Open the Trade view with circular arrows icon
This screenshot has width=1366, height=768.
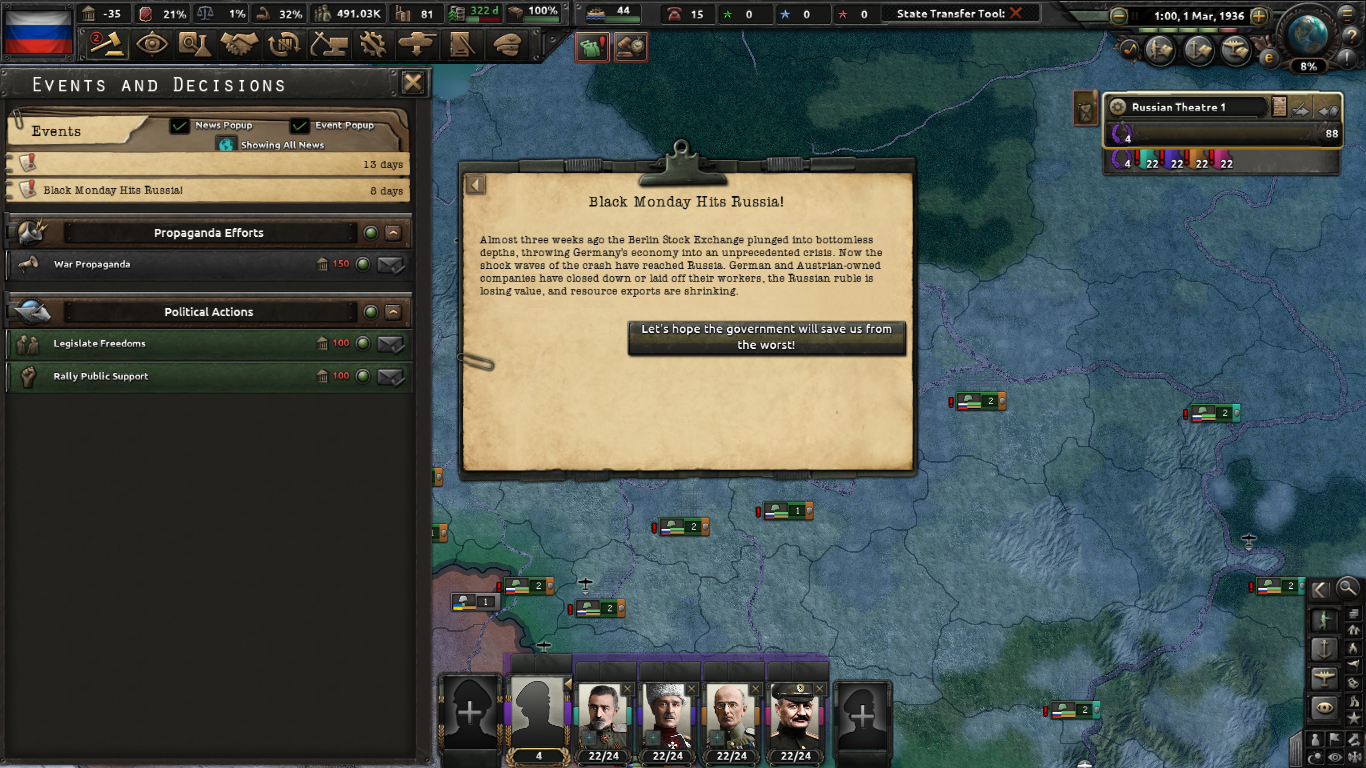[x=283, y=45]
